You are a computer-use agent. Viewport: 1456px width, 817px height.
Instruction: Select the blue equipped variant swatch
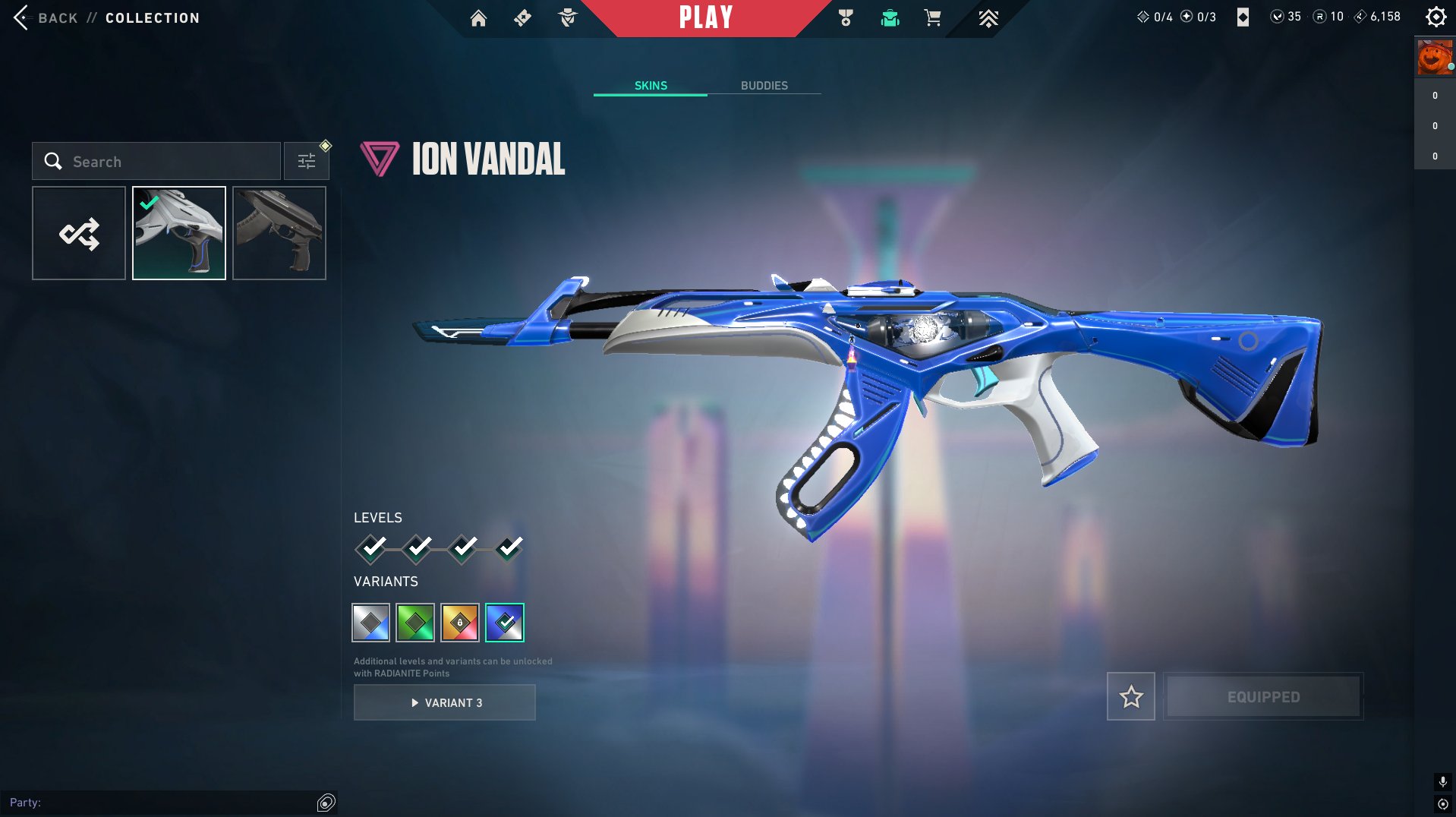[x=505, y=623]
